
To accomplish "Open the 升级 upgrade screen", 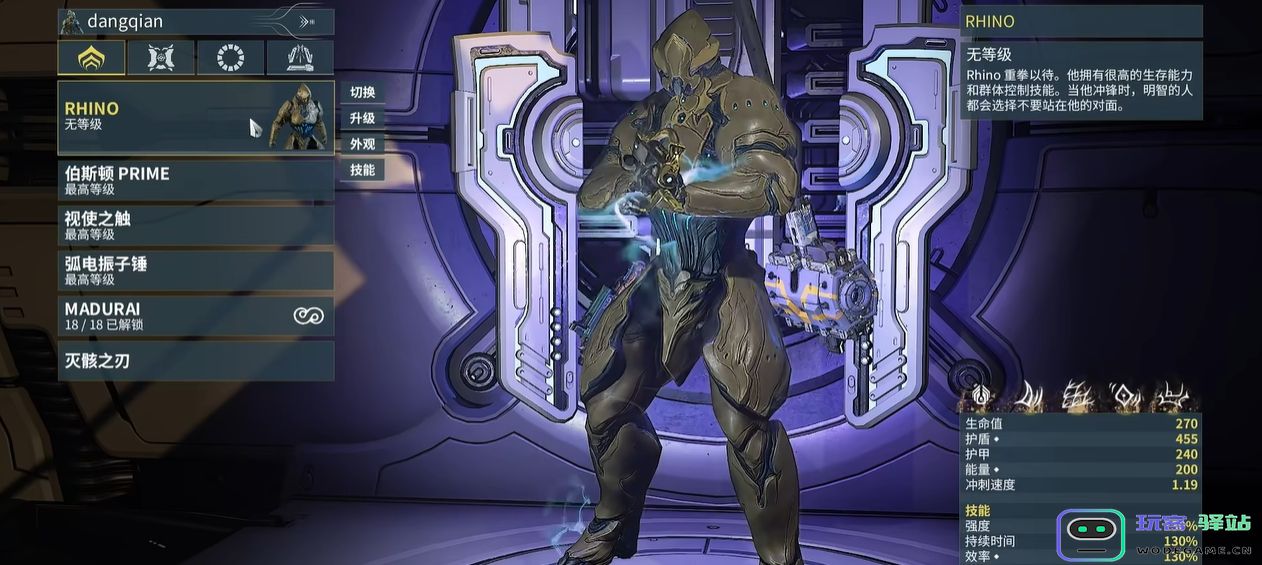I will (362, 118).
